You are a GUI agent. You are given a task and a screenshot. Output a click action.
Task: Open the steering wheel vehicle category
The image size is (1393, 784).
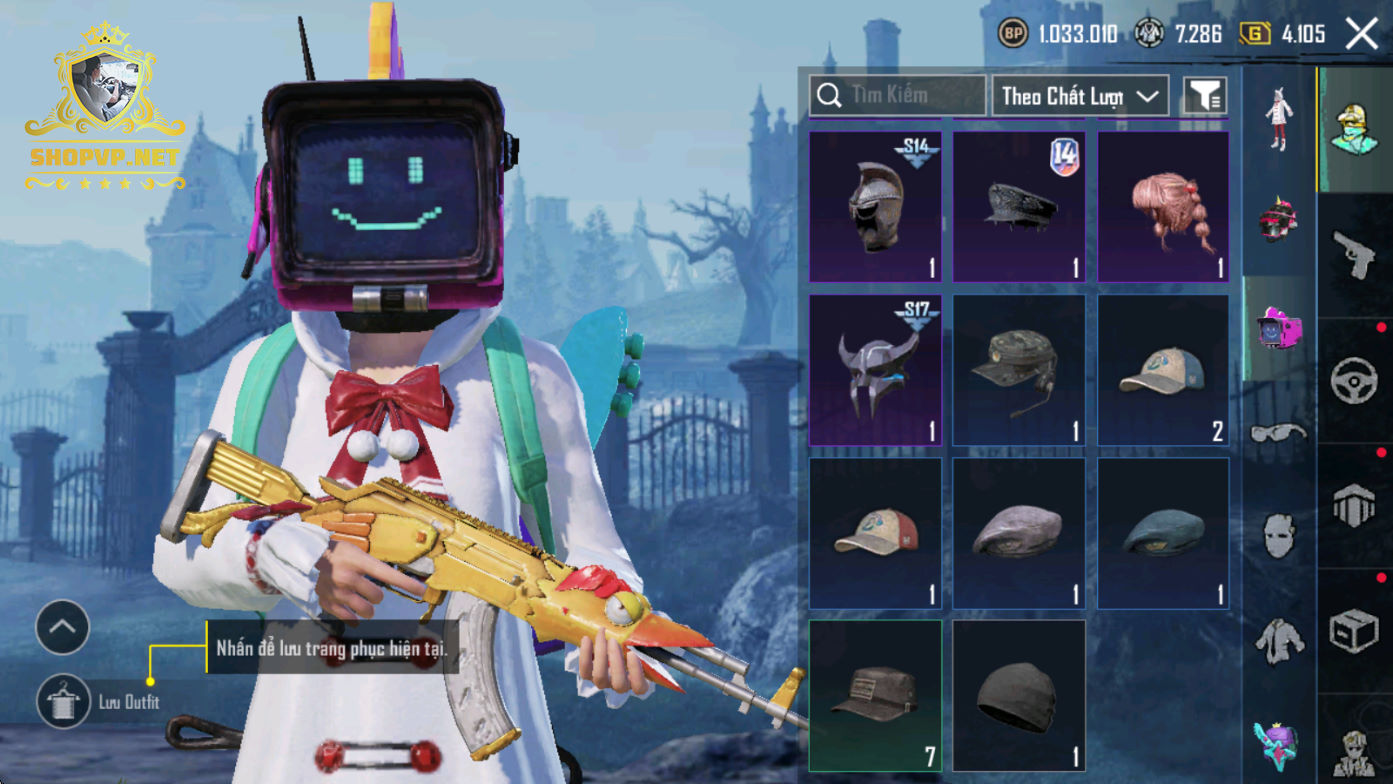pos(1355,381)
